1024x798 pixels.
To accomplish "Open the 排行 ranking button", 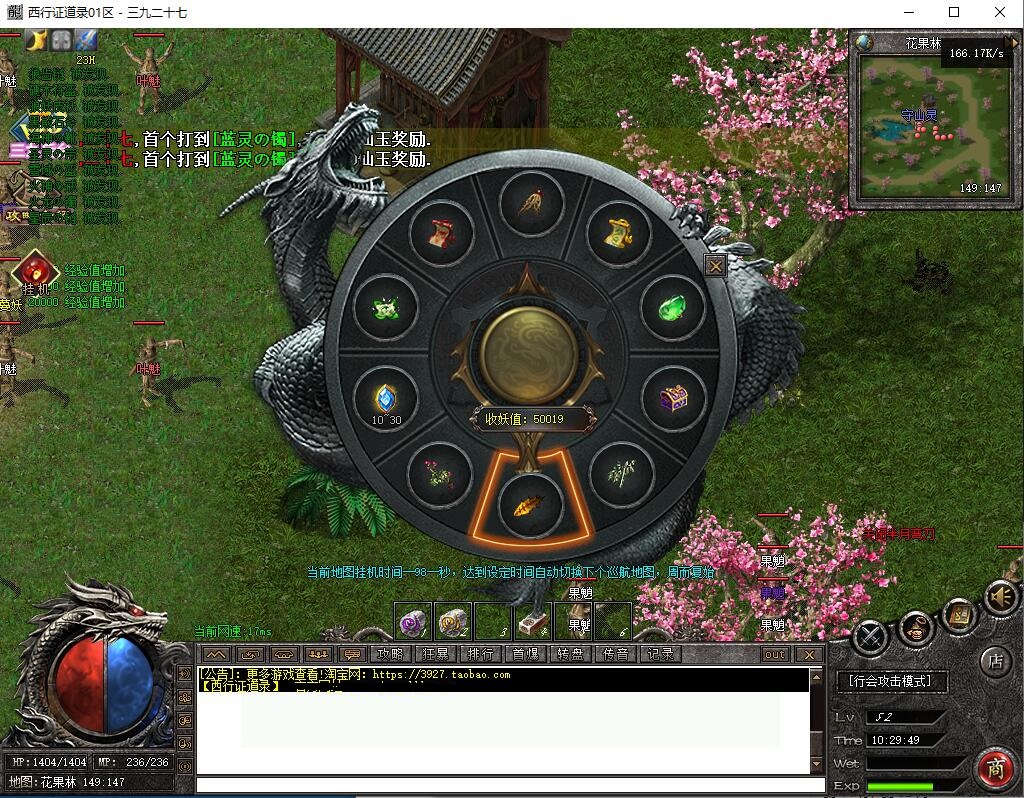I will coord(481,654).
